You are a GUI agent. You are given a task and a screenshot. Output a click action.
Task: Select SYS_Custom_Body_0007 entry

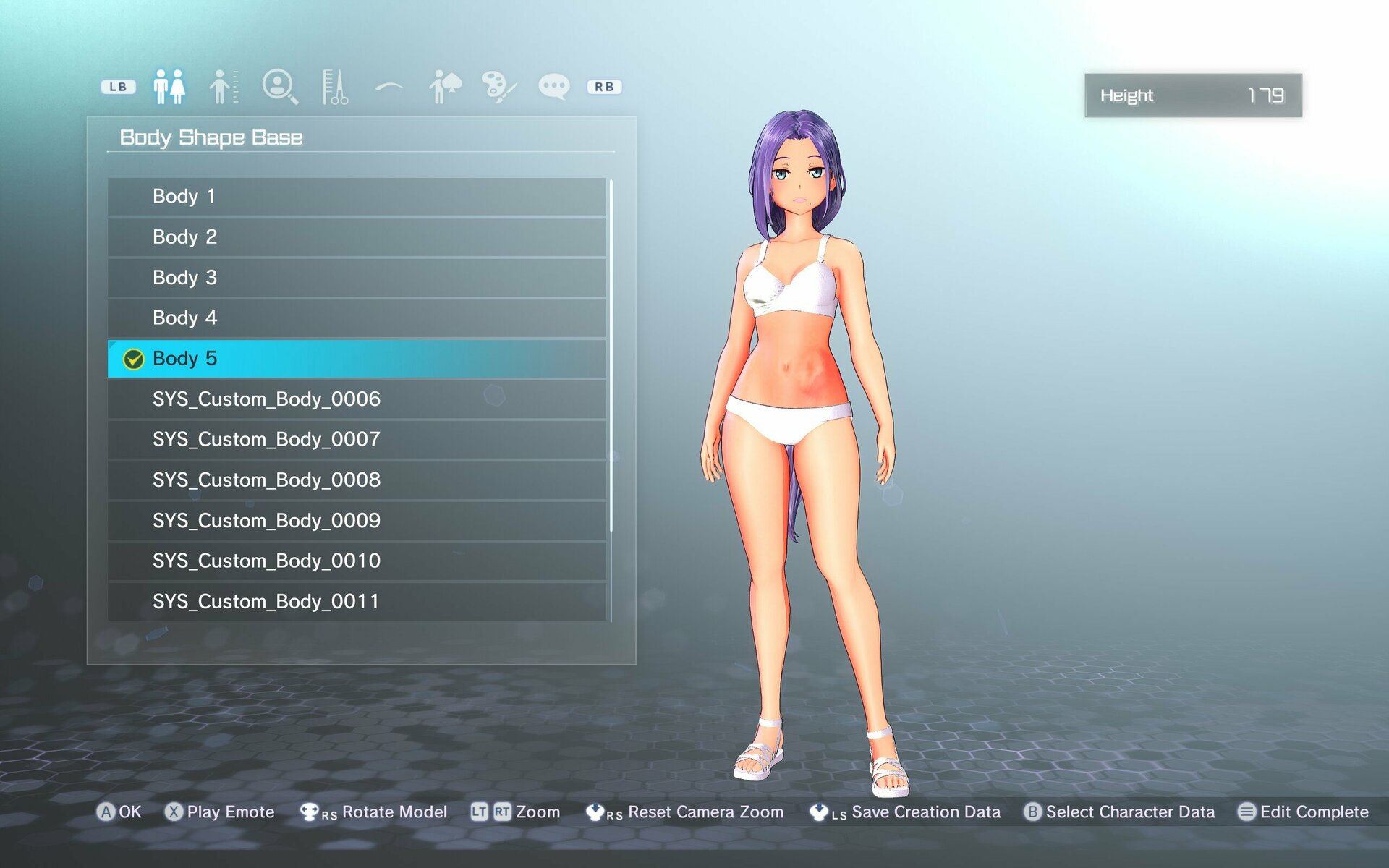357,440
